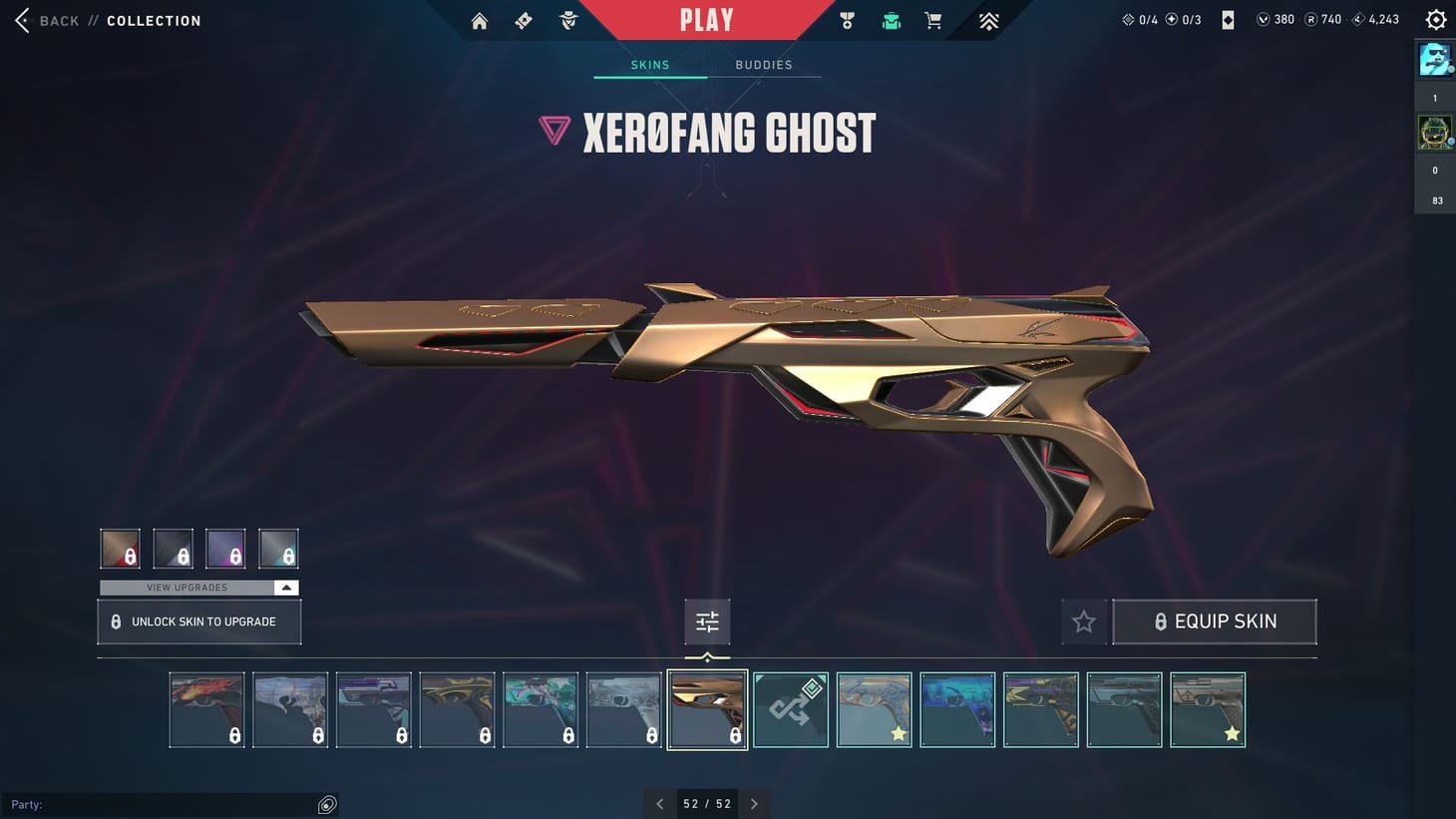The image size is (1456, 819).
Task: Open the weapon inspect controls icon below the Ghost
Action: [707, 620]
